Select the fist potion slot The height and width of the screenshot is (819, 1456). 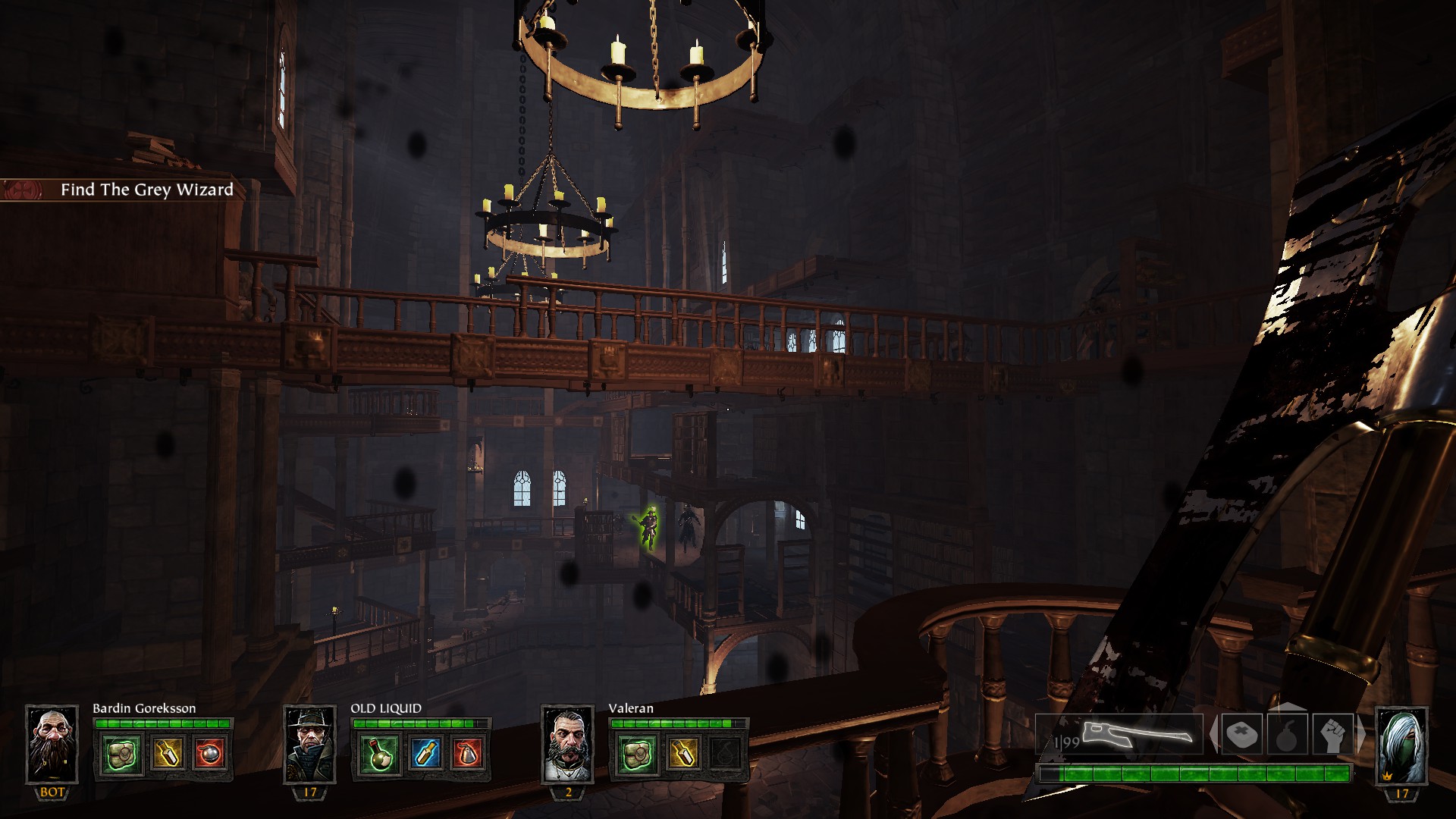[x=1332, y=734]
